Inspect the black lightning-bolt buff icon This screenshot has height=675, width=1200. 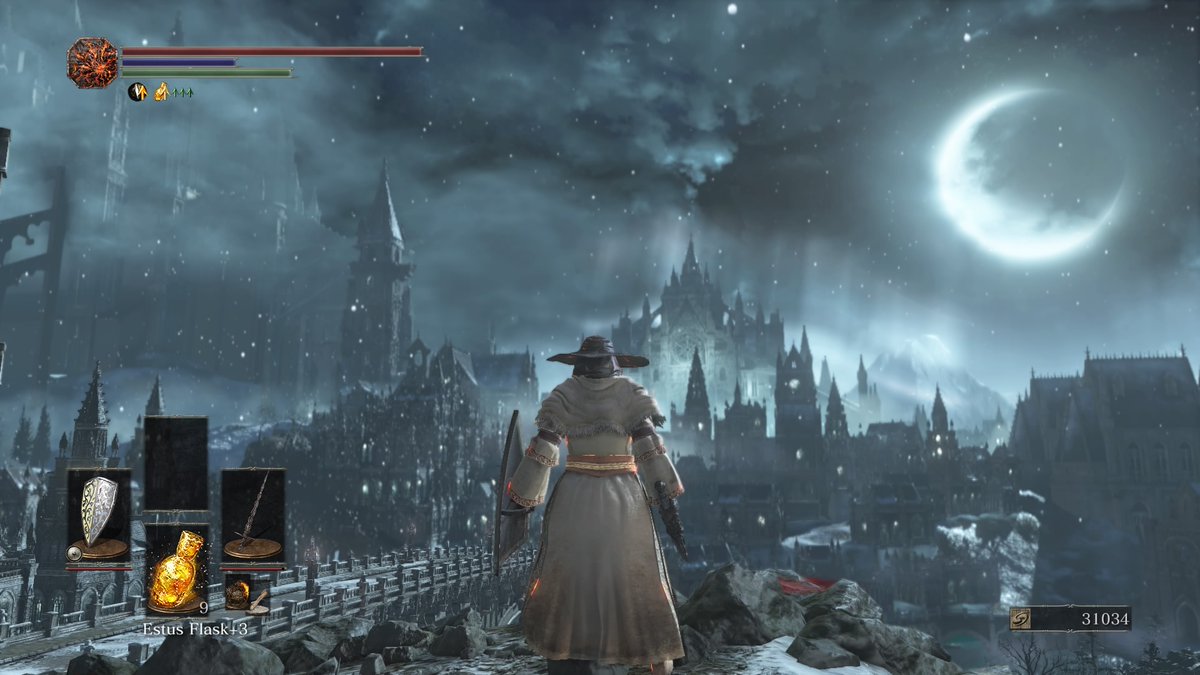coord(137,92)
